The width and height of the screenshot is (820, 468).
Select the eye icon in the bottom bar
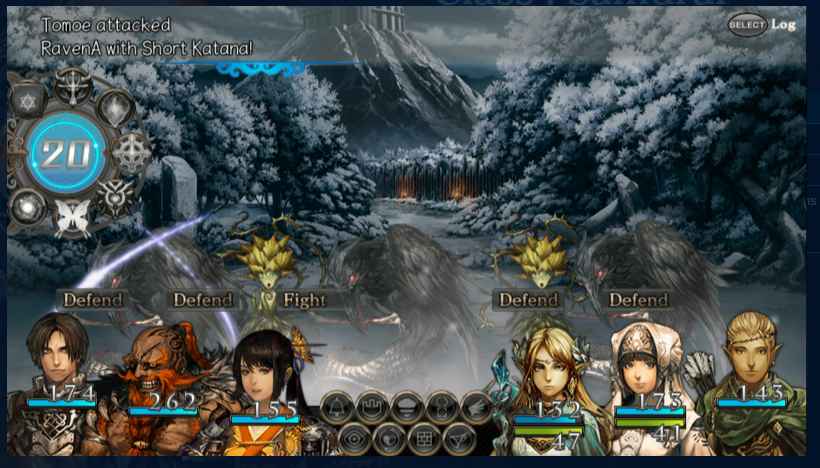point(353,437)
